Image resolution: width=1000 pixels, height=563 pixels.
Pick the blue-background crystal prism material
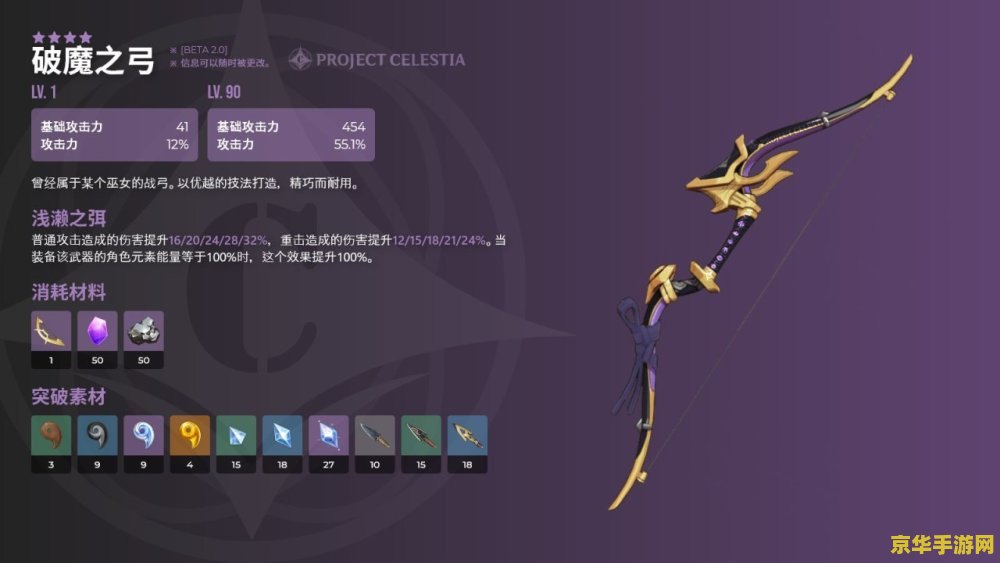click(x=282, y=436)
